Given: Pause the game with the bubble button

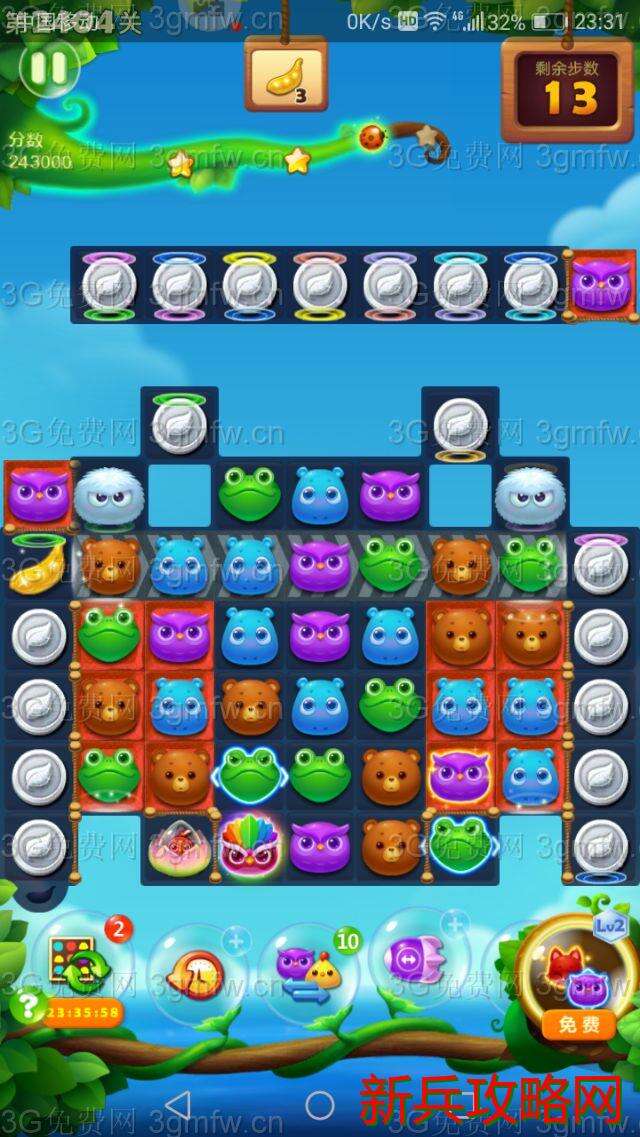Looking at the screenshot, I should tap(48, 68).
